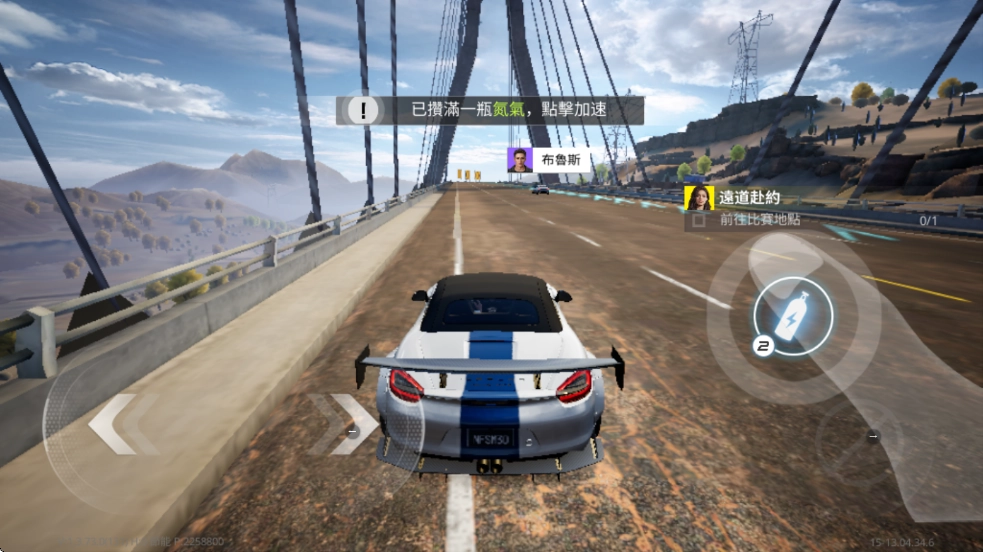Tap the 布魯斯 character portrait

[519, 160]
